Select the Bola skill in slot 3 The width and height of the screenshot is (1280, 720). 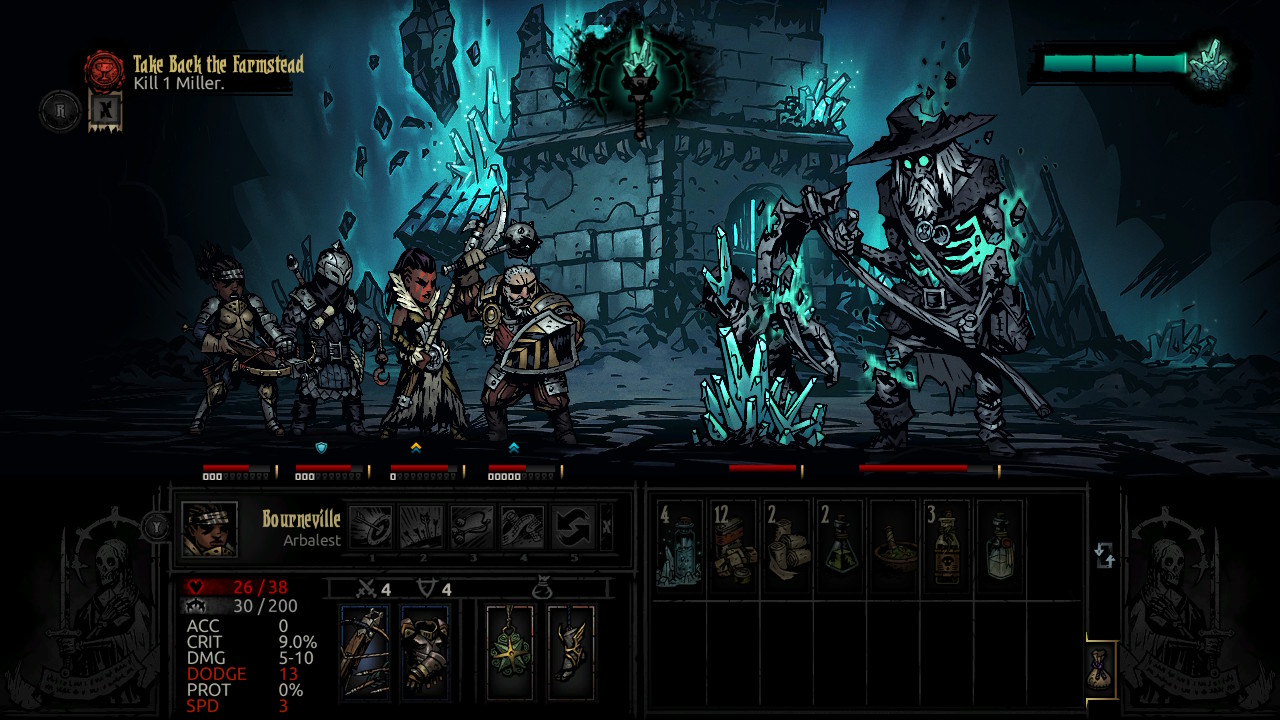(472, 525)
